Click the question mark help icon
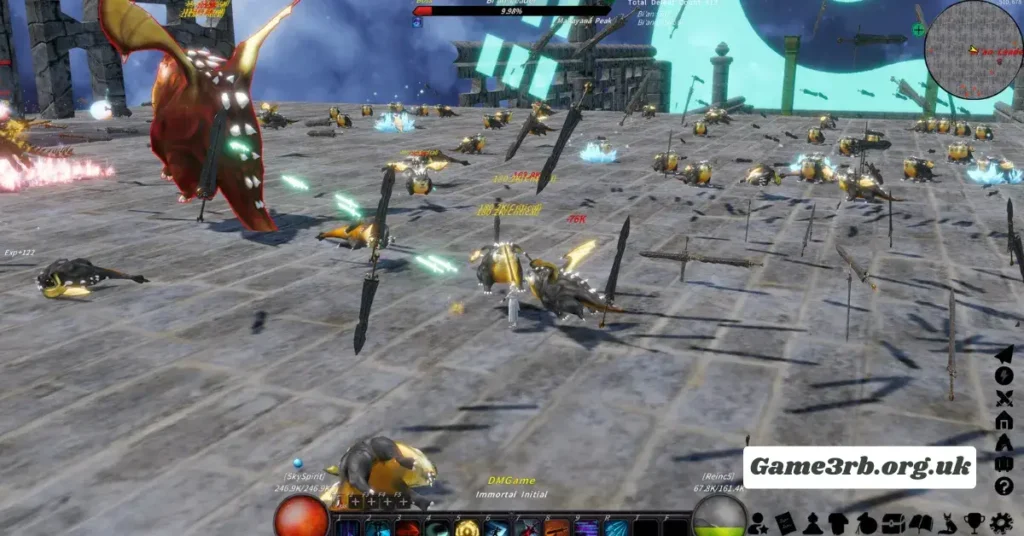The image size is (1024, 536). tap(1004, 487)
